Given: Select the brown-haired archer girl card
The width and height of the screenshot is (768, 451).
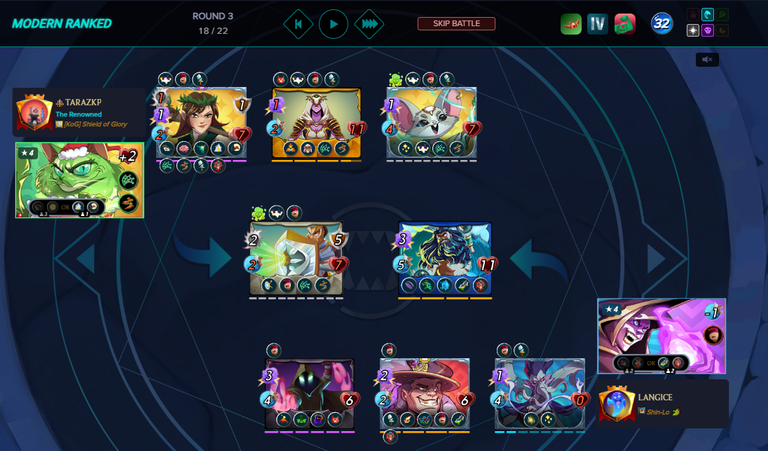Looking at the screenshot, I should click(201, 122).
